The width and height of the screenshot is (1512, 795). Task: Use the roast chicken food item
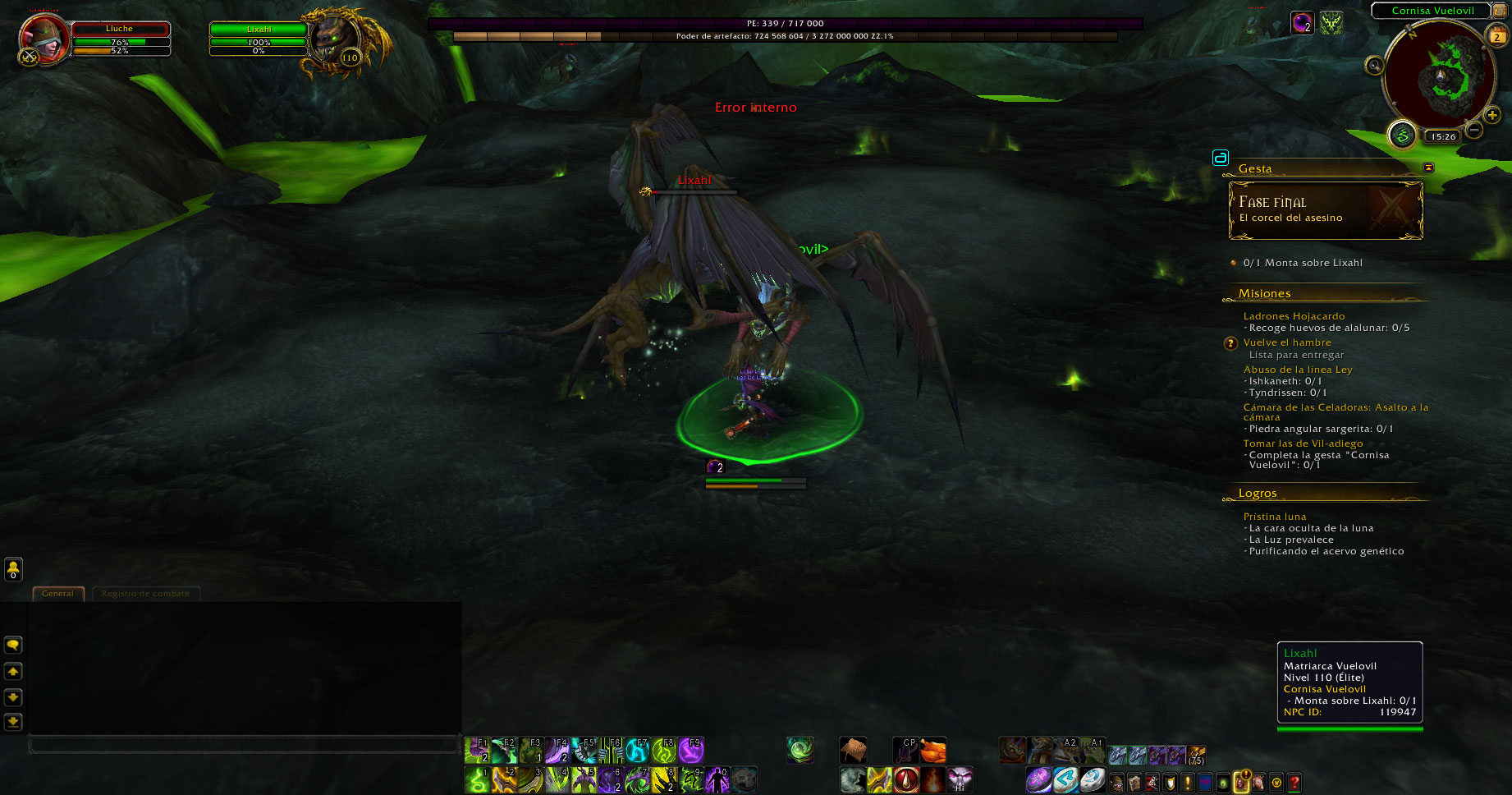[x=932, y=750]
